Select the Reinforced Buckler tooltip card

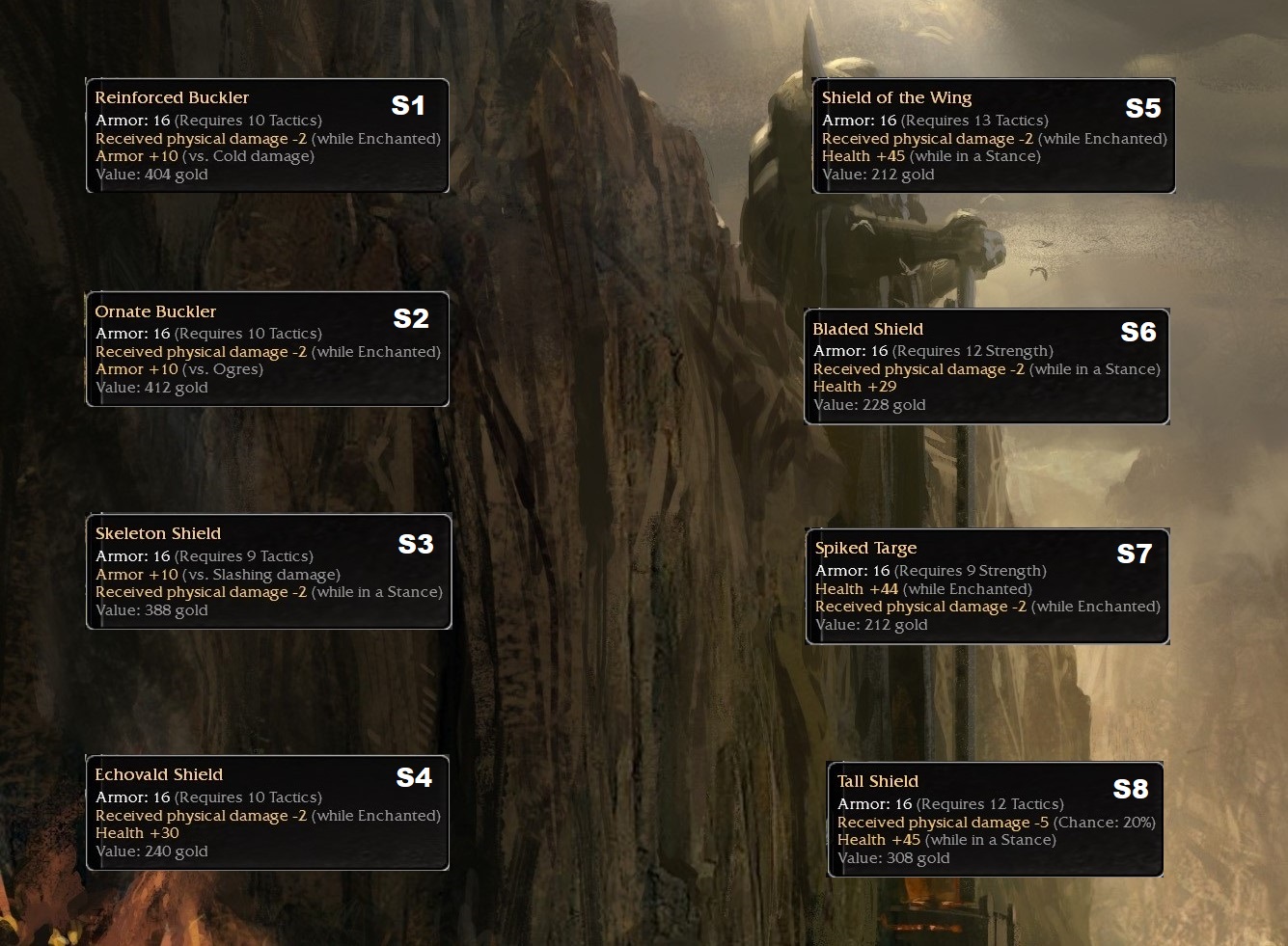coord(267,136)
